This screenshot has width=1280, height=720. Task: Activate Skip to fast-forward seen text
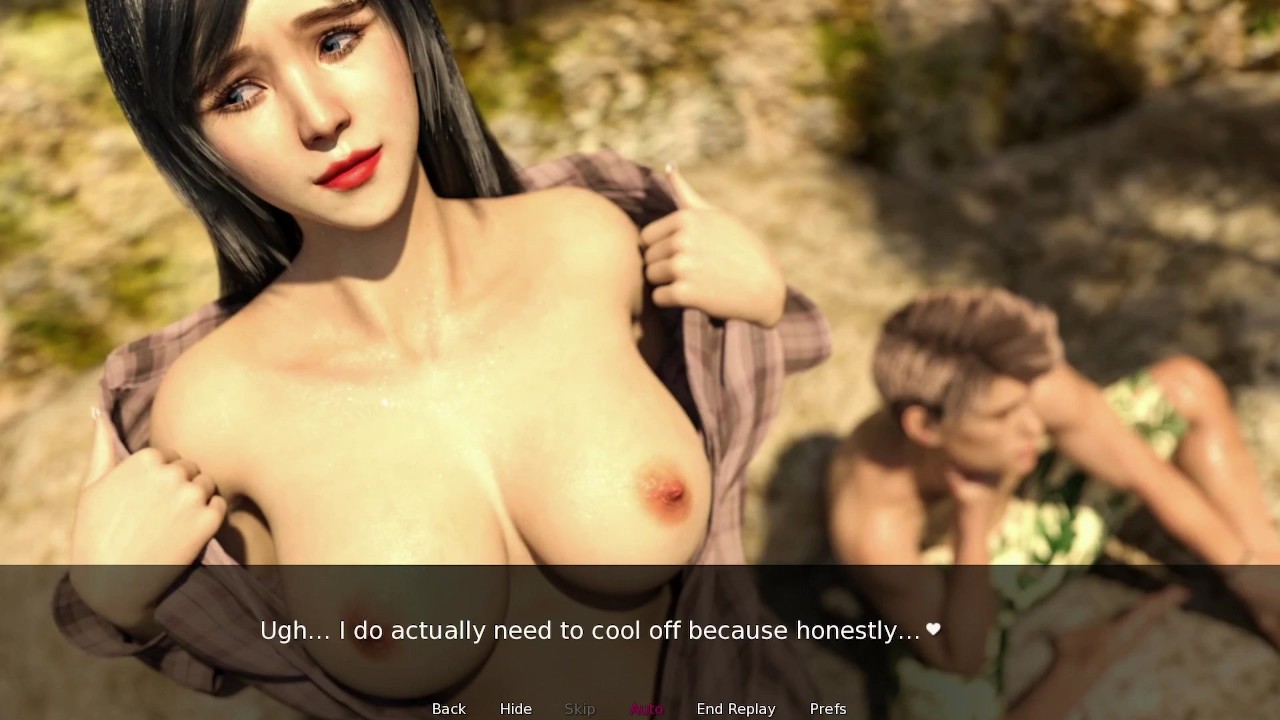[x=579, y=709]
